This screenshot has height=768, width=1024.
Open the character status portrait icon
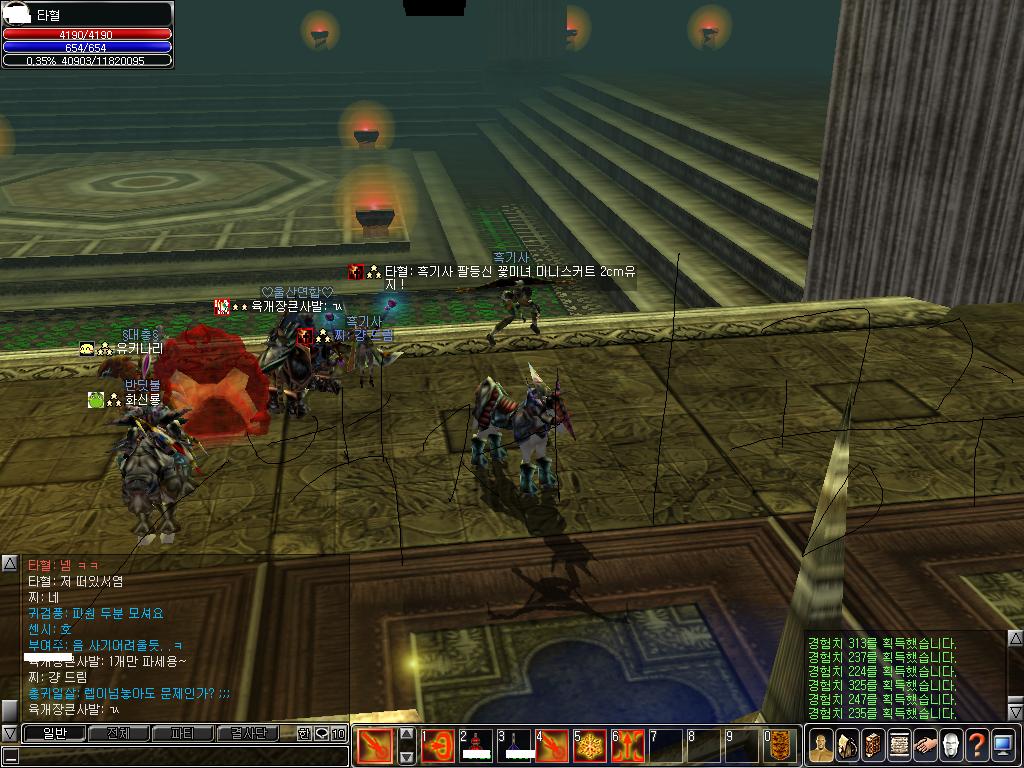(821, 745)
